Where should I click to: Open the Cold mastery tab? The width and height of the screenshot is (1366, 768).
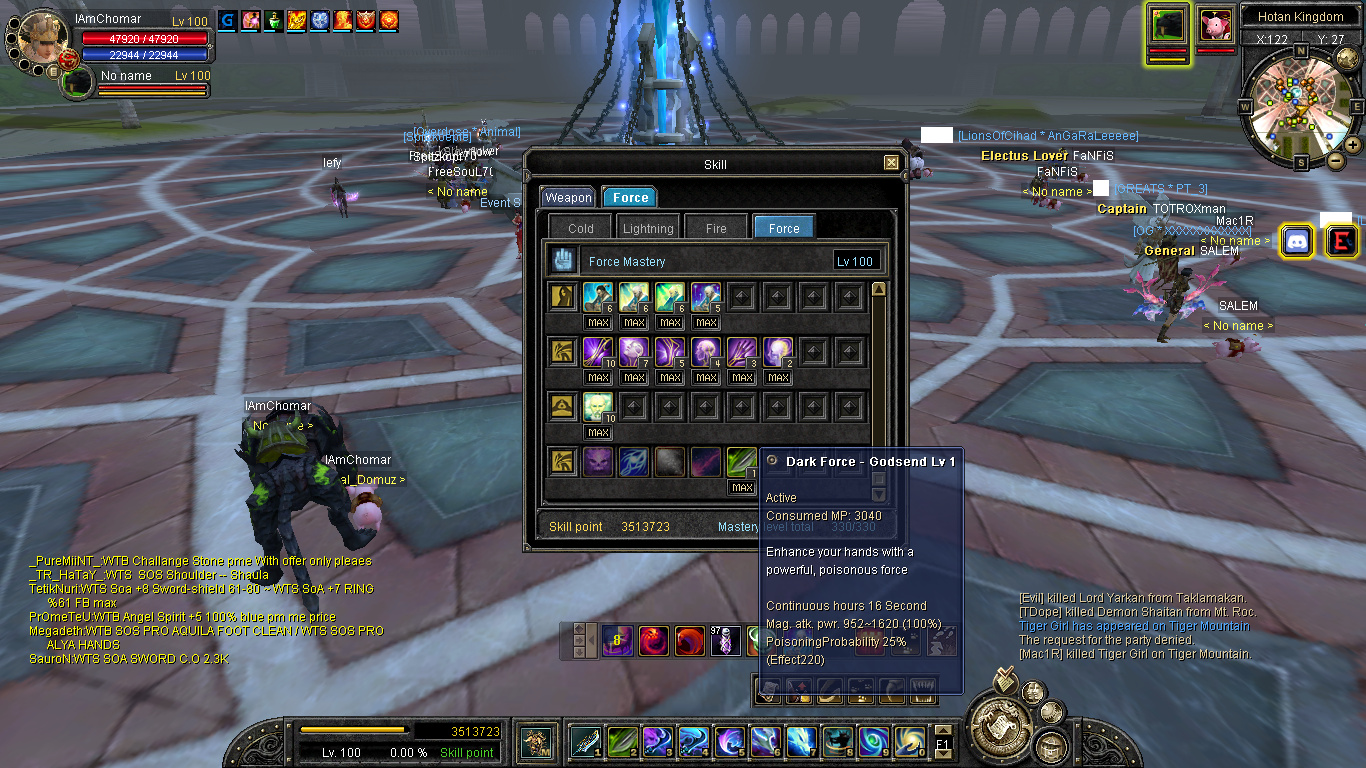pos(581,229)
